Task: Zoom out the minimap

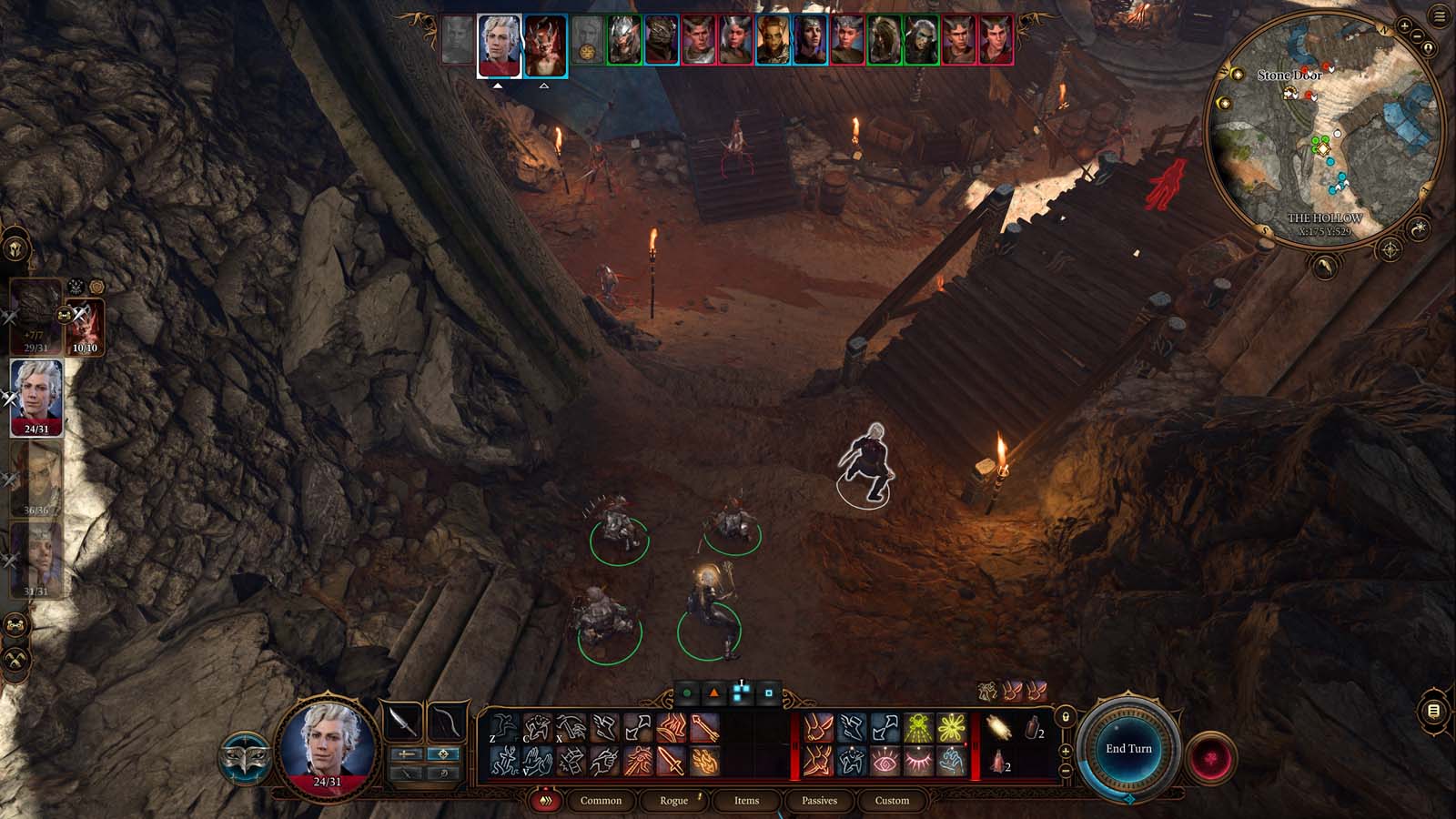Action: pos(1417,37)
